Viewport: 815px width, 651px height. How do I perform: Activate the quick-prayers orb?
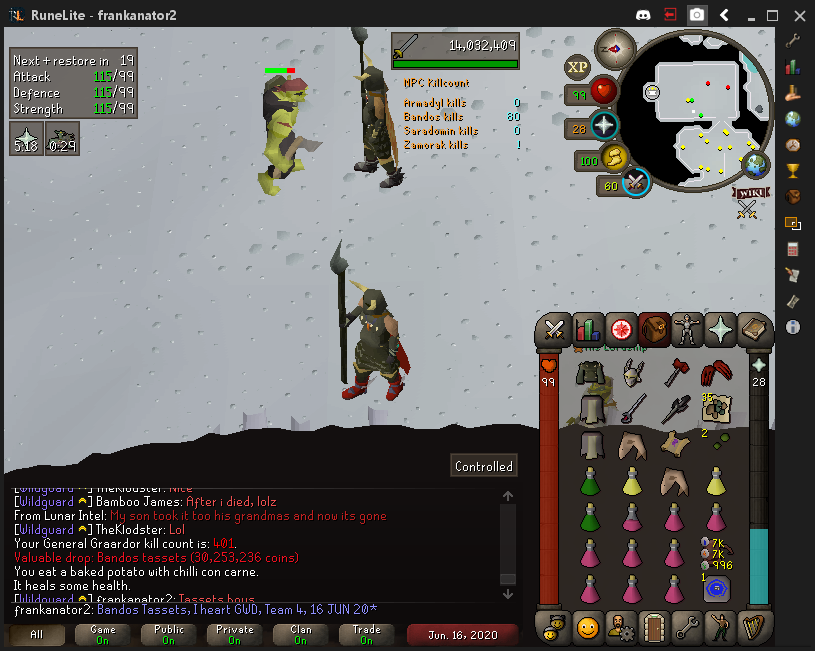point(603,127)
